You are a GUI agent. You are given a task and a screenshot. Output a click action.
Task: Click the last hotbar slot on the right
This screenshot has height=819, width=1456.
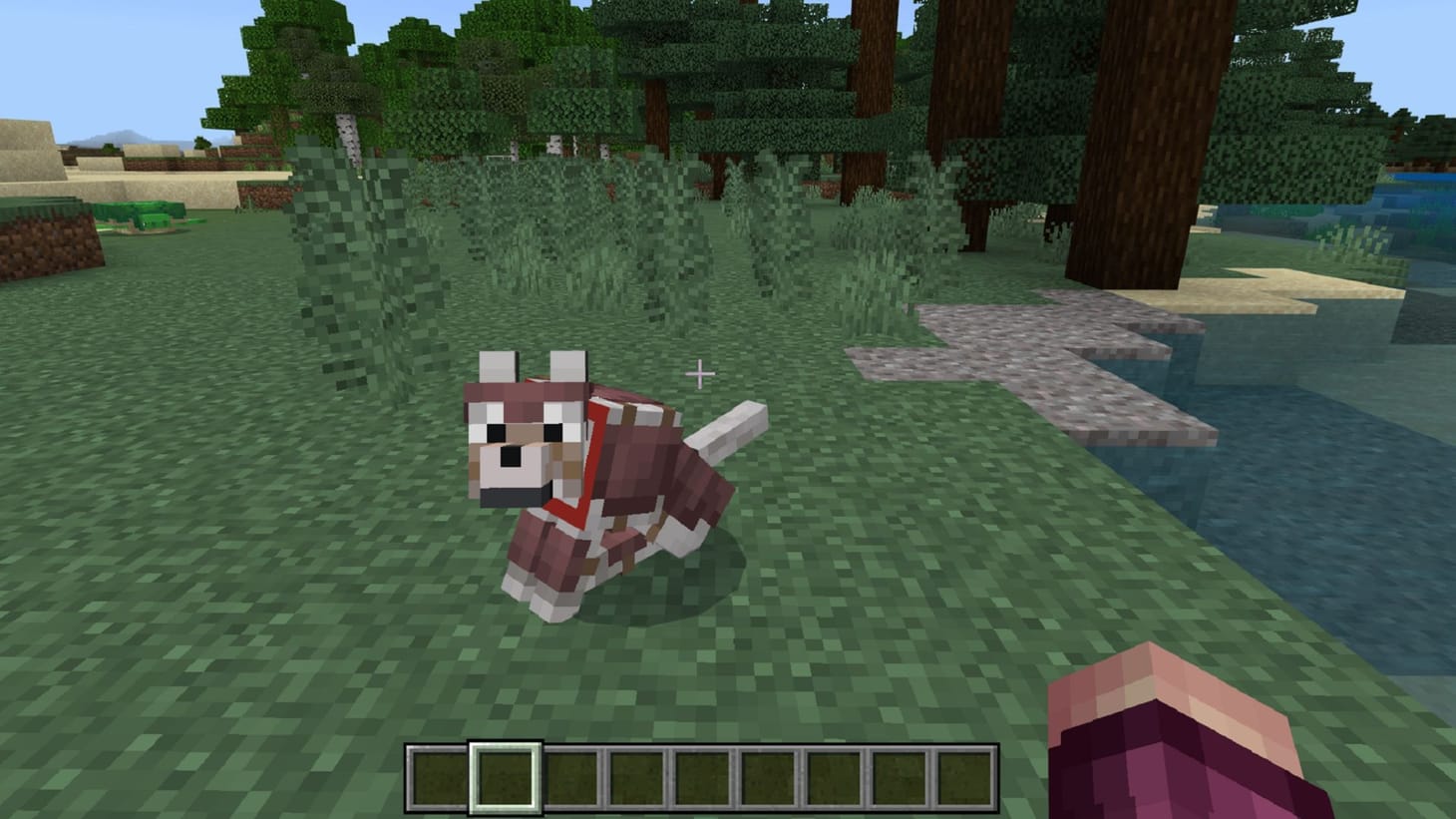coord(962,776)
